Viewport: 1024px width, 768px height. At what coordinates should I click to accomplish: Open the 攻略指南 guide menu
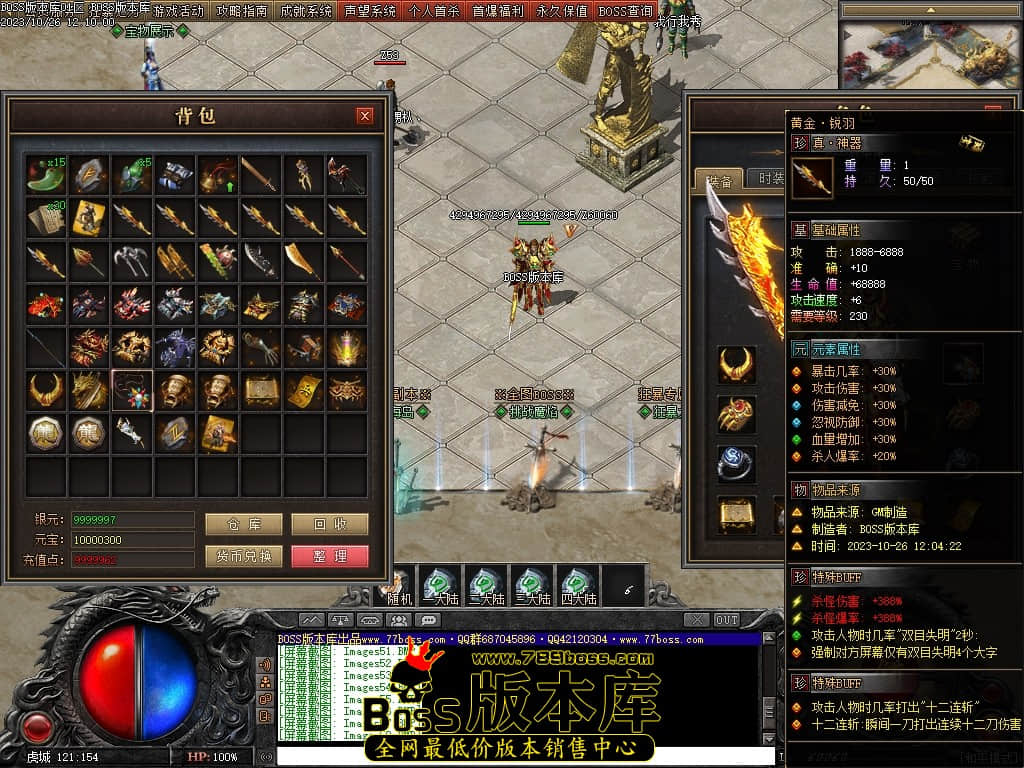pyautogui.click(x=243, y=11)
